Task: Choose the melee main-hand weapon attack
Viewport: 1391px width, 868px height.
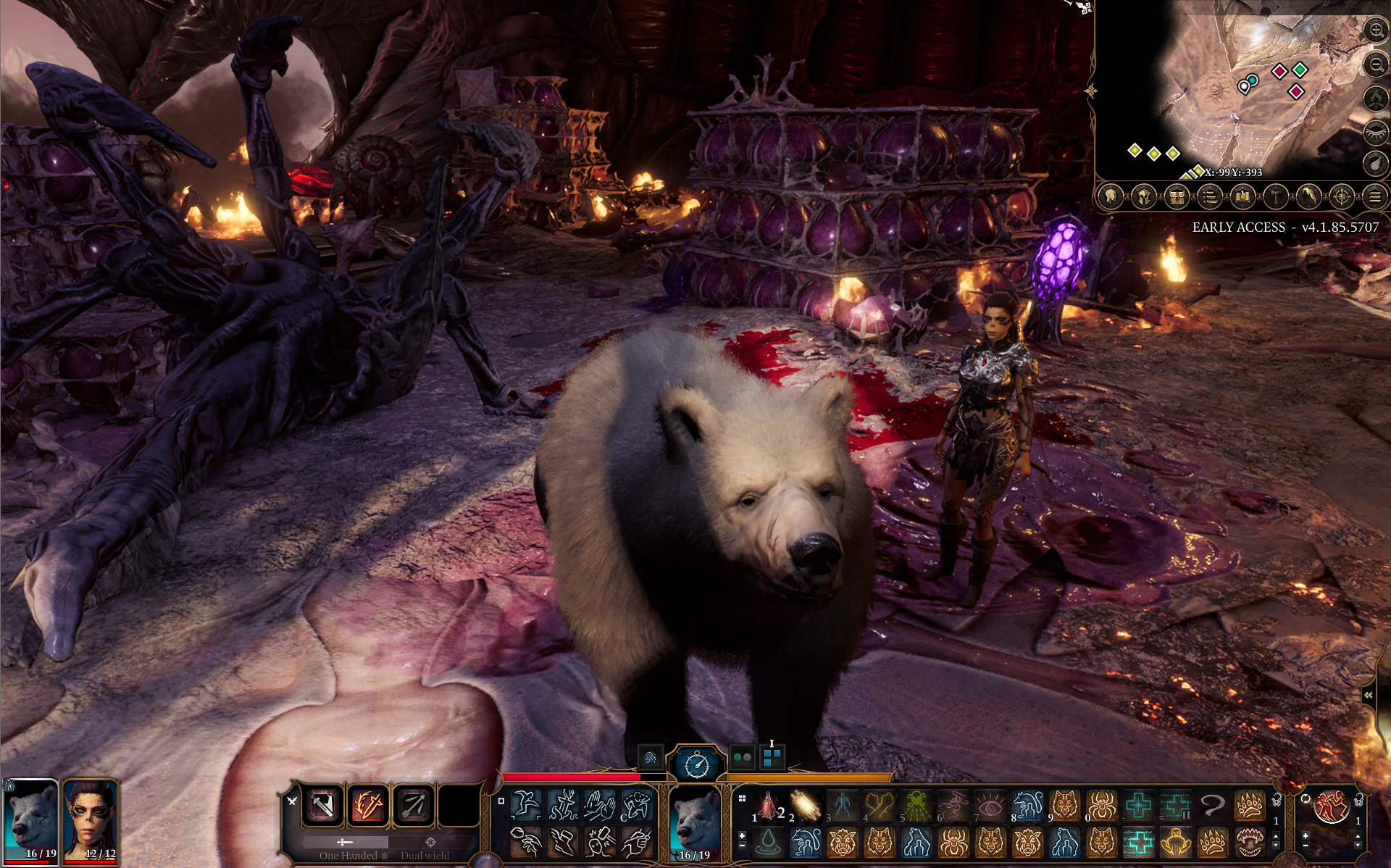Action: pos(323,805)
